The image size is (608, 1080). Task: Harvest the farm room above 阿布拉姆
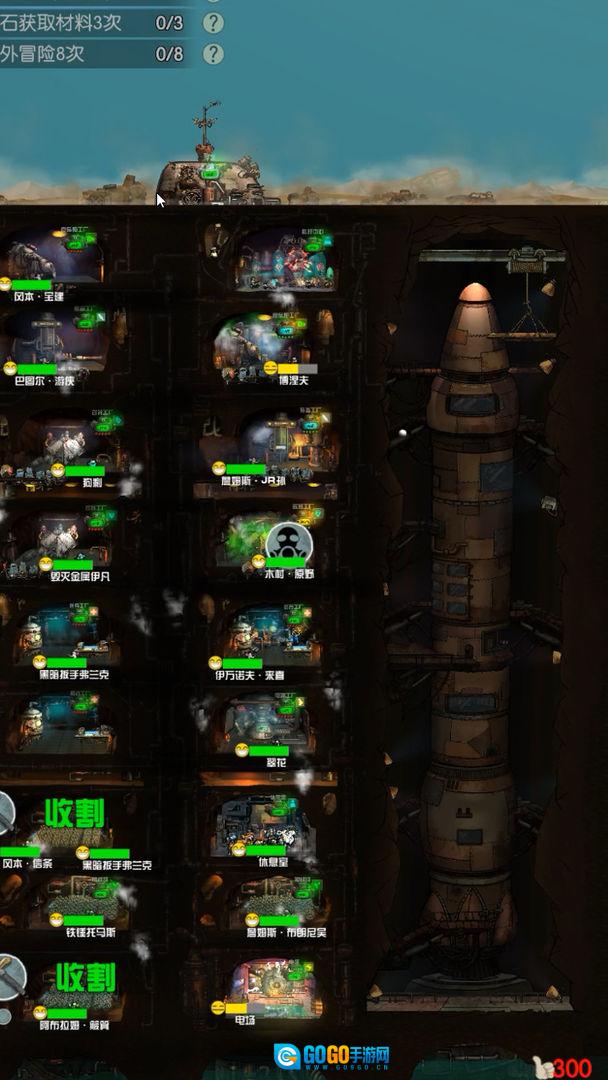[x=85, y=977]
